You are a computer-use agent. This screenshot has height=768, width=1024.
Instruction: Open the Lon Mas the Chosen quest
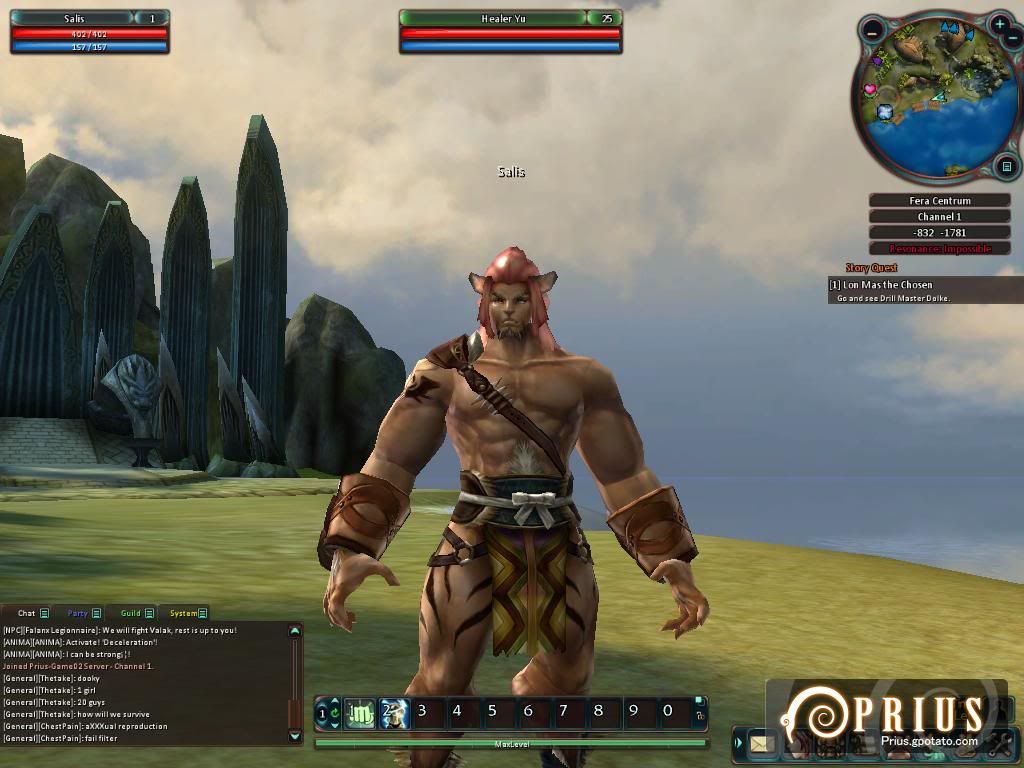pos(888,285)
